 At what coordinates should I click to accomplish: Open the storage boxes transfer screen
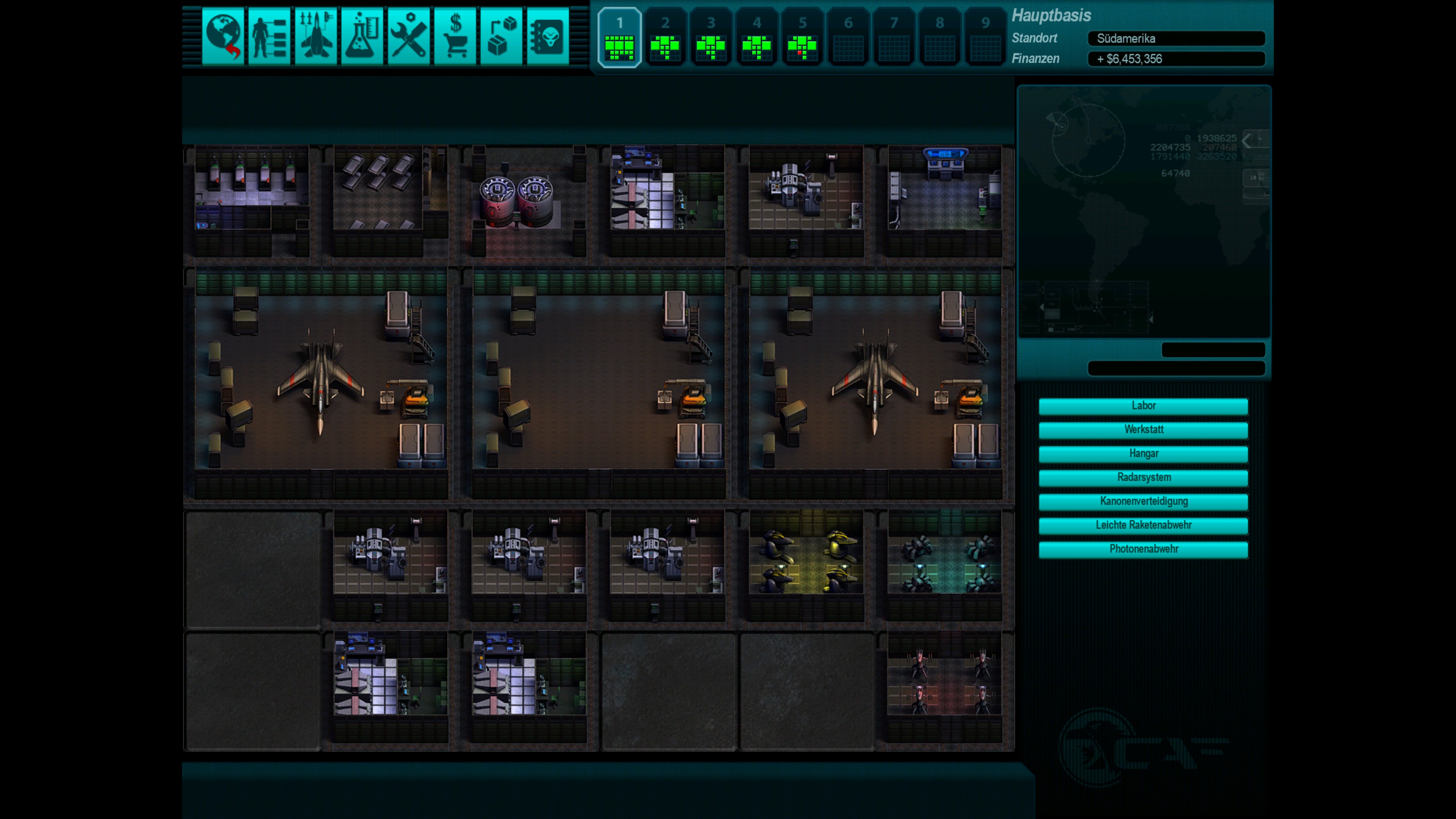(x=501, y=37)
